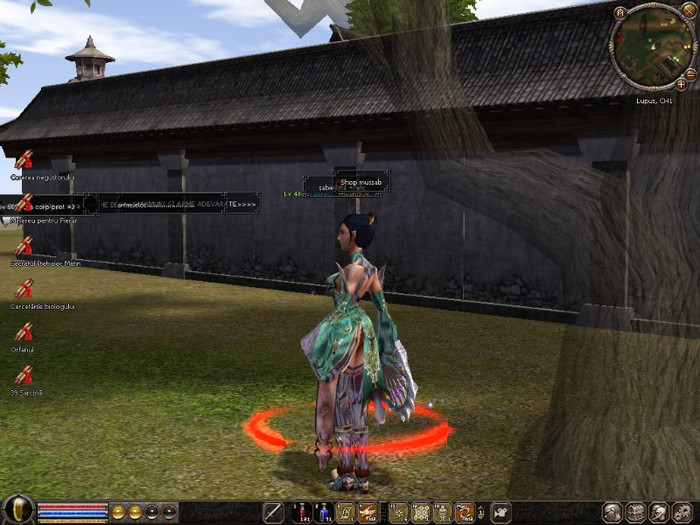
Task: Open the Secretul Pietrelor Metin quest scroll
Action: pos(23,246)
